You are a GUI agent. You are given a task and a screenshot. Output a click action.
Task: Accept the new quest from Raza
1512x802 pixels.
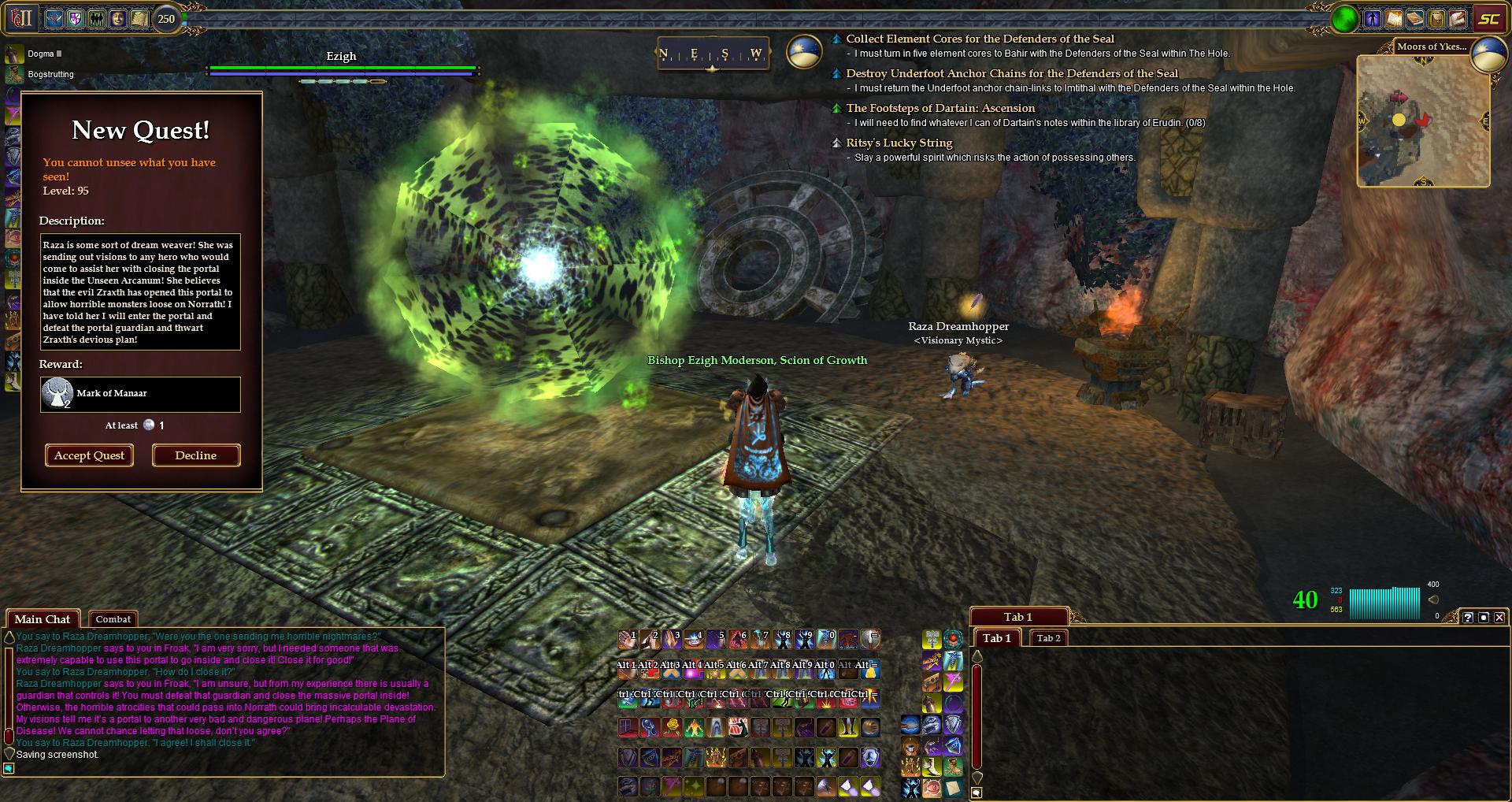tap(89, 455)
